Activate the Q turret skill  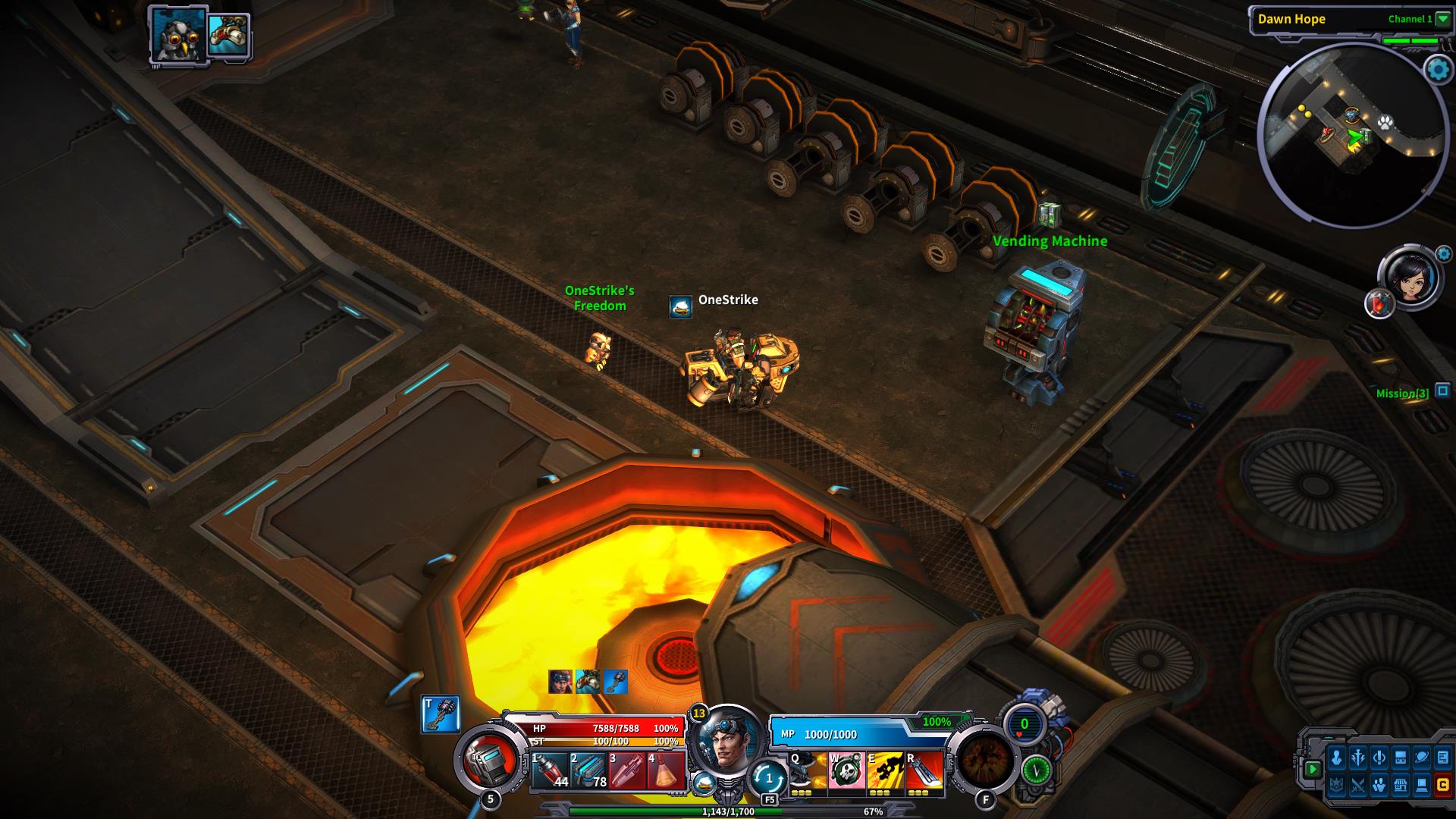pyautogui.click(x=808, y=771)
